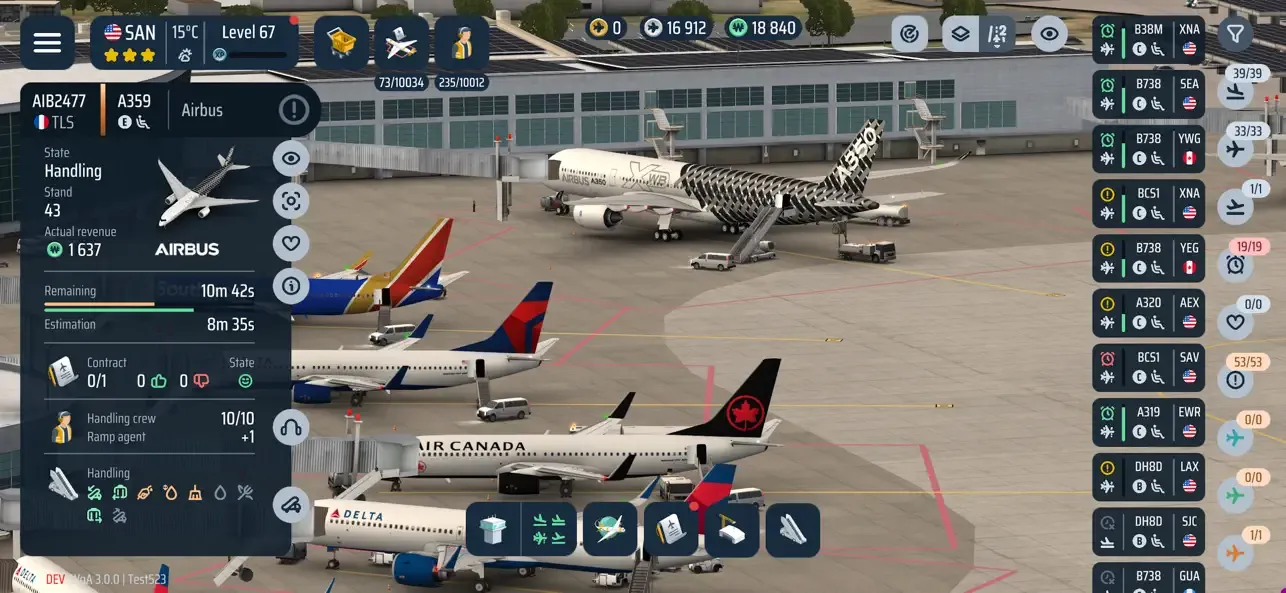
Task: Open the crane construction button
Action: click(732, 530)
